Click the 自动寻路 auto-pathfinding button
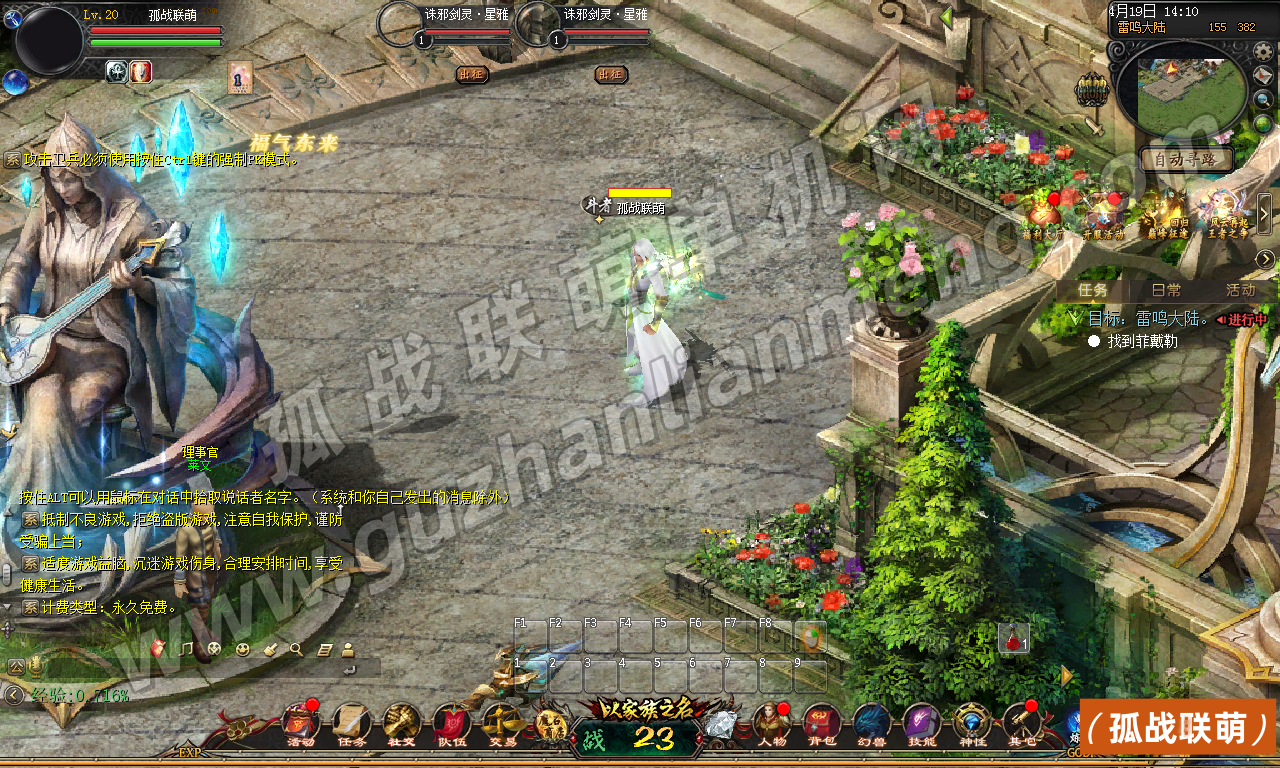The height and width of the screenshot is (768, 1280). tap(1187, 159)
